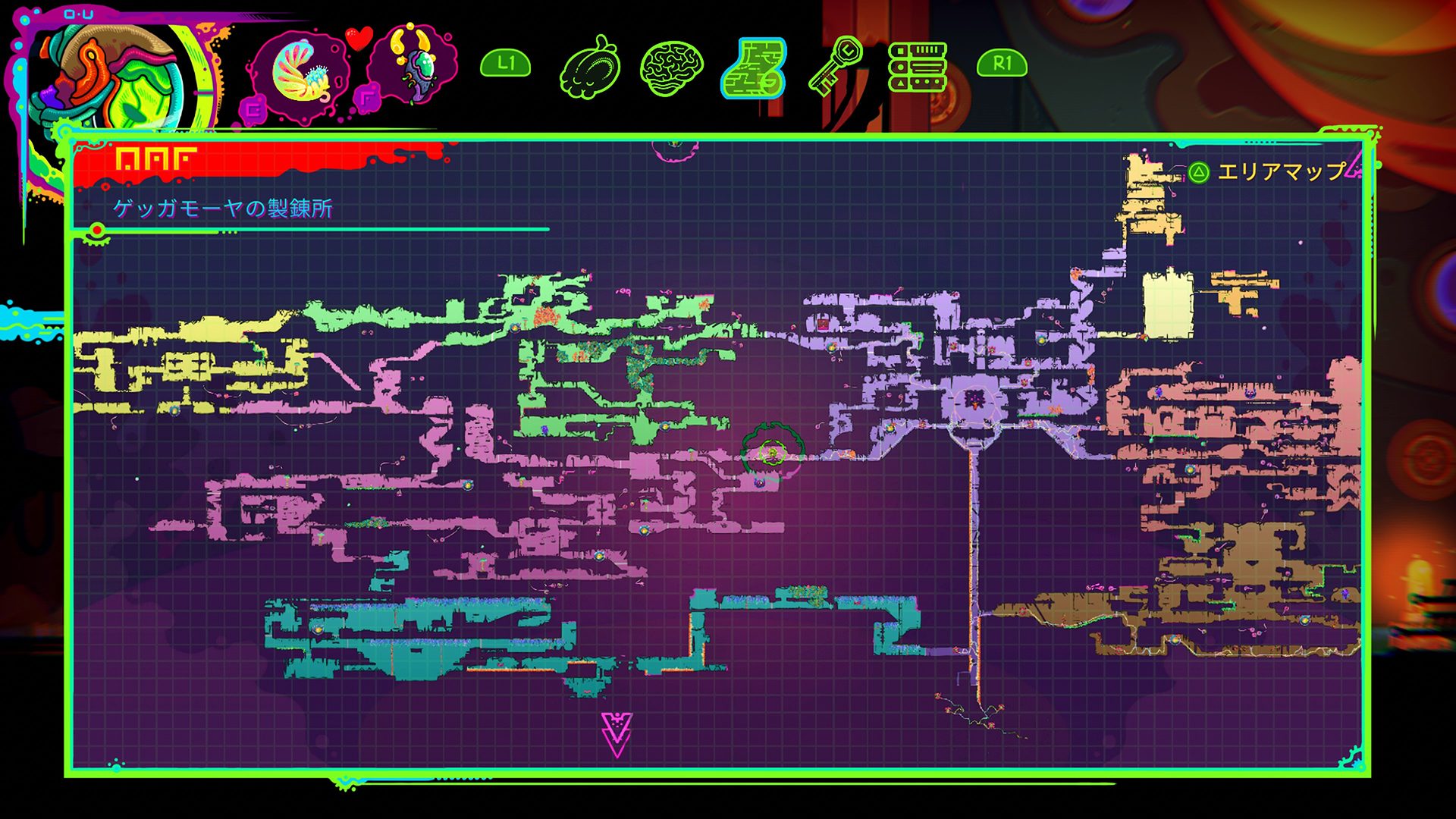Image resolution: width=1456 pixels, height=819 pixels.
Task: Click the player location marker on map
Action: click(x=772, y=453)
